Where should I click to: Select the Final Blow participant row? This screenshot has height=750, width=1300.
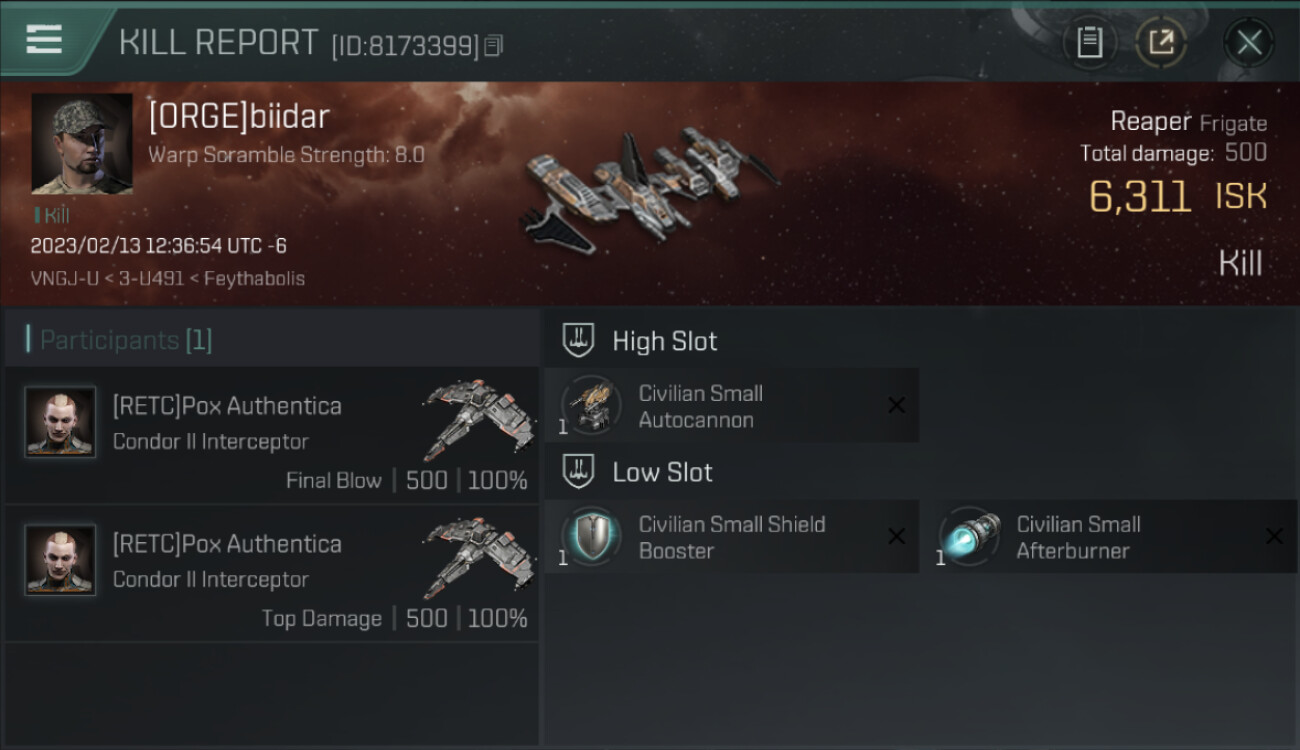(x=272, y=436)
